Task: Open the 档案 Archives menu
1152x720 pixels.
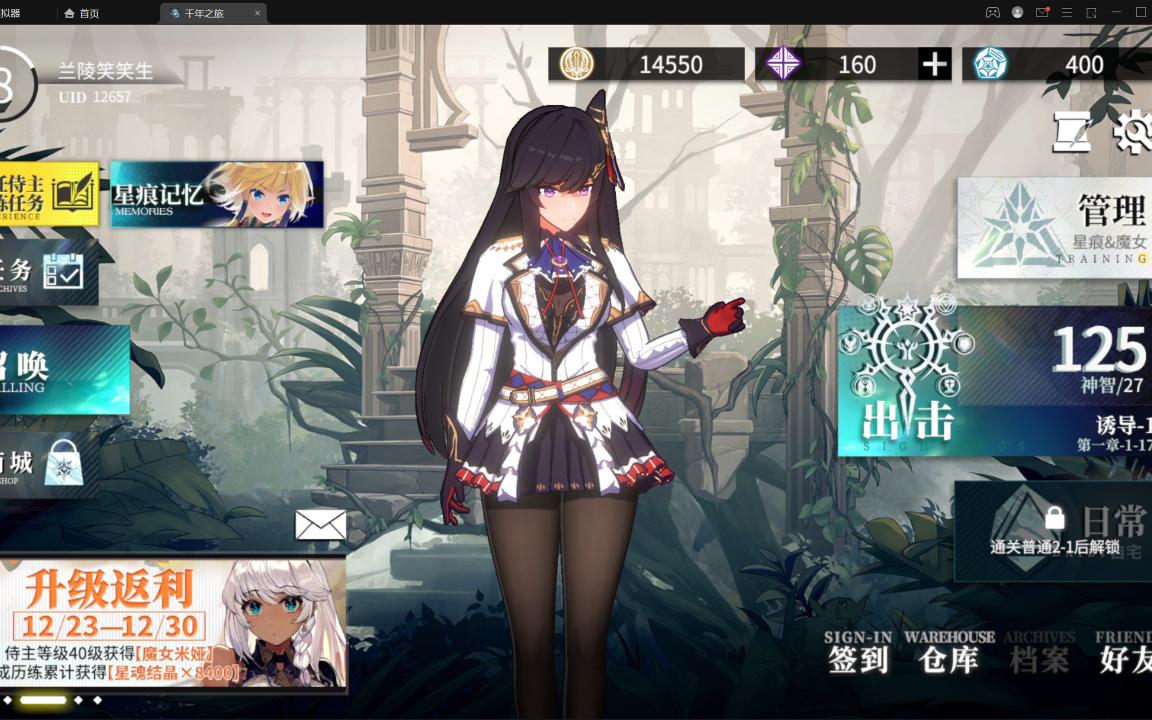Action: 1039,651
